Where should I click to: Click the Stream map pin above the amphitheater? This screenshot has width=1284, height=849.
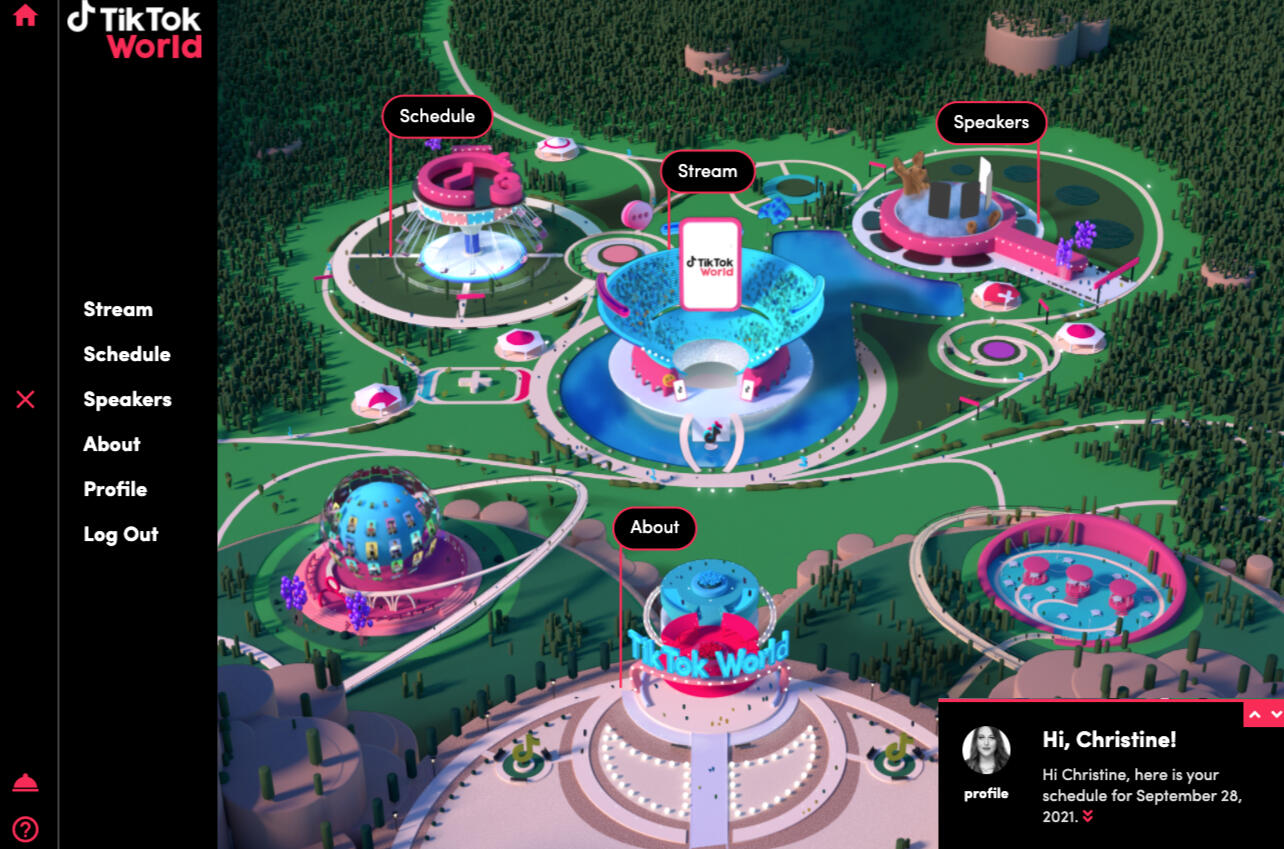pos(707,171)
